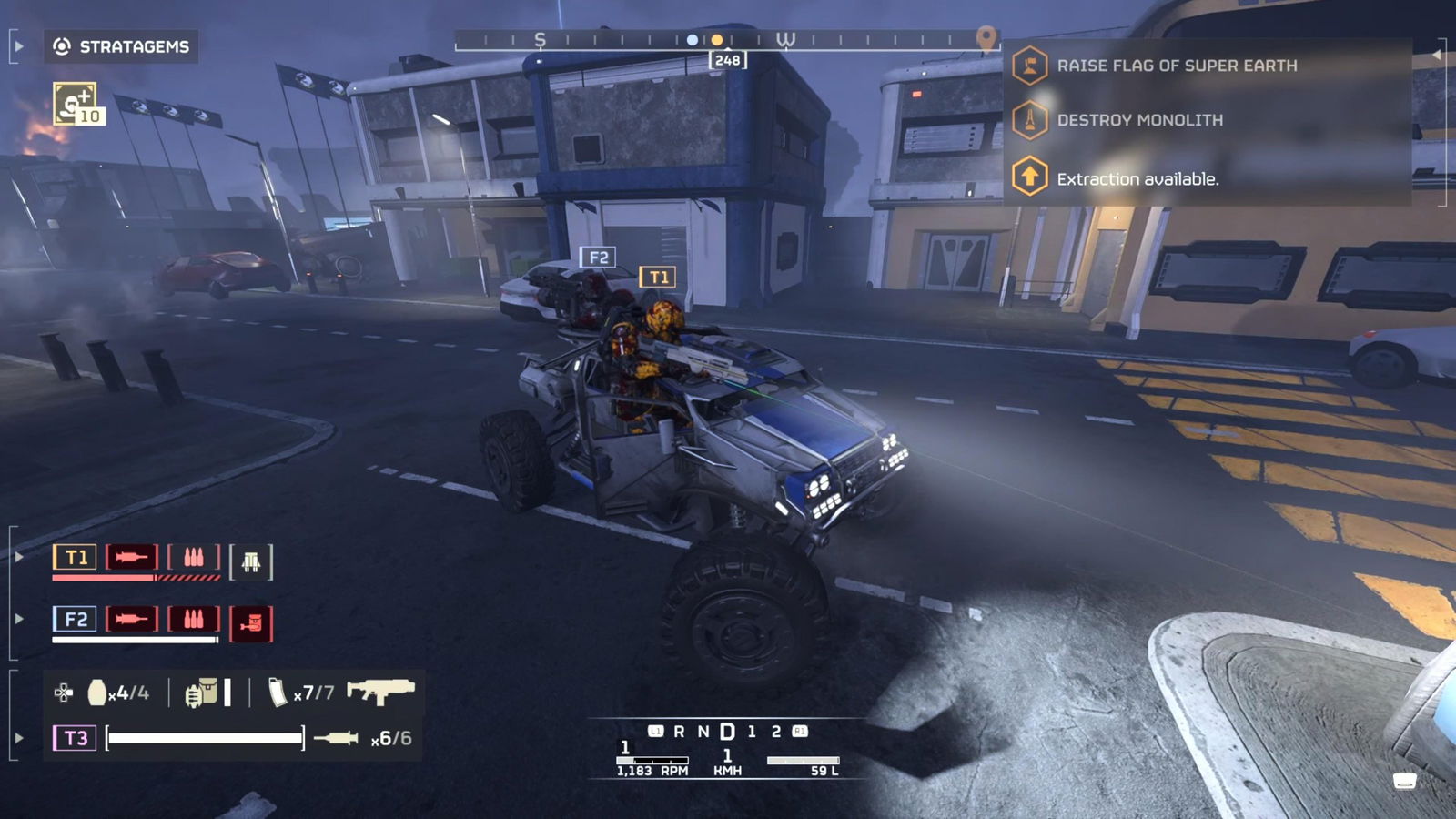Viewport: 1456px width, 819px height.
Task: Select the reinforce stratagem icon
Action: (x=76, y=104)
